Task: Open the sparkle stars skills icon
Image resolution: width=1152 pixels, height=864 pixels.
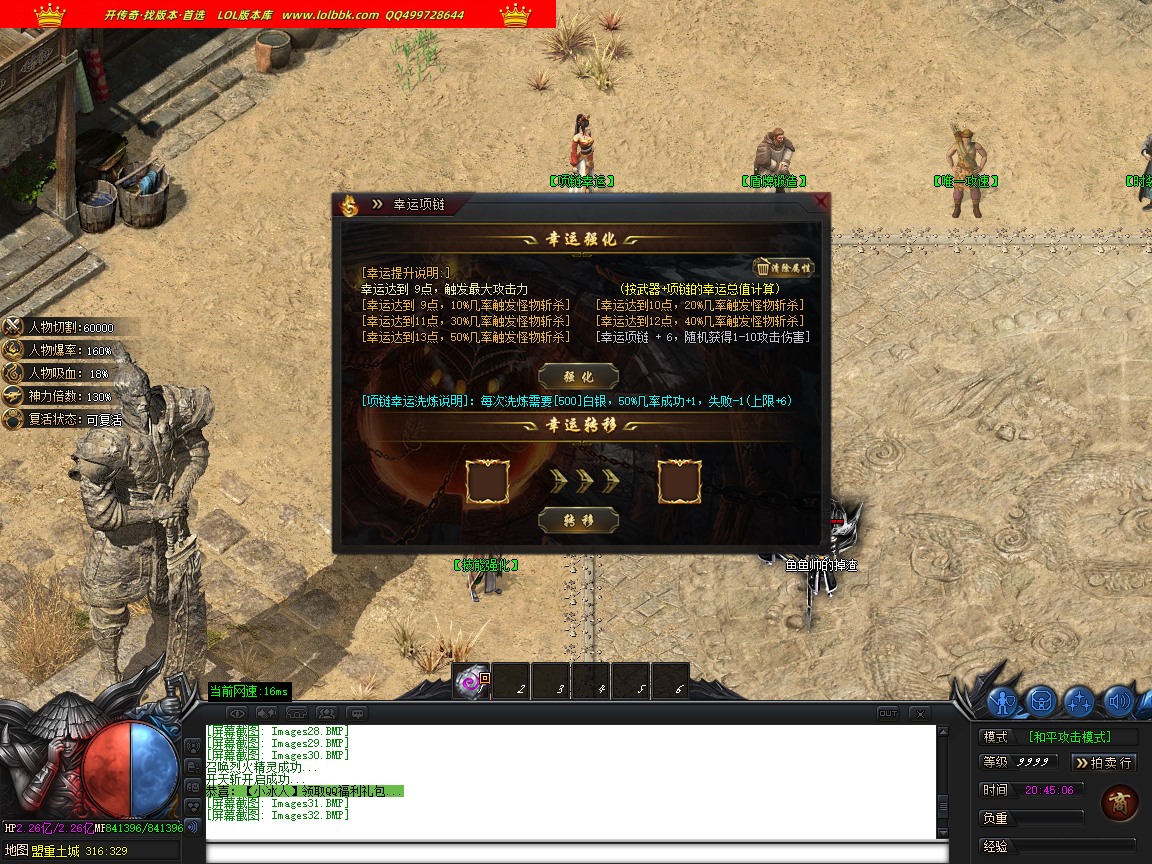Action: [x=1079, y=702]
